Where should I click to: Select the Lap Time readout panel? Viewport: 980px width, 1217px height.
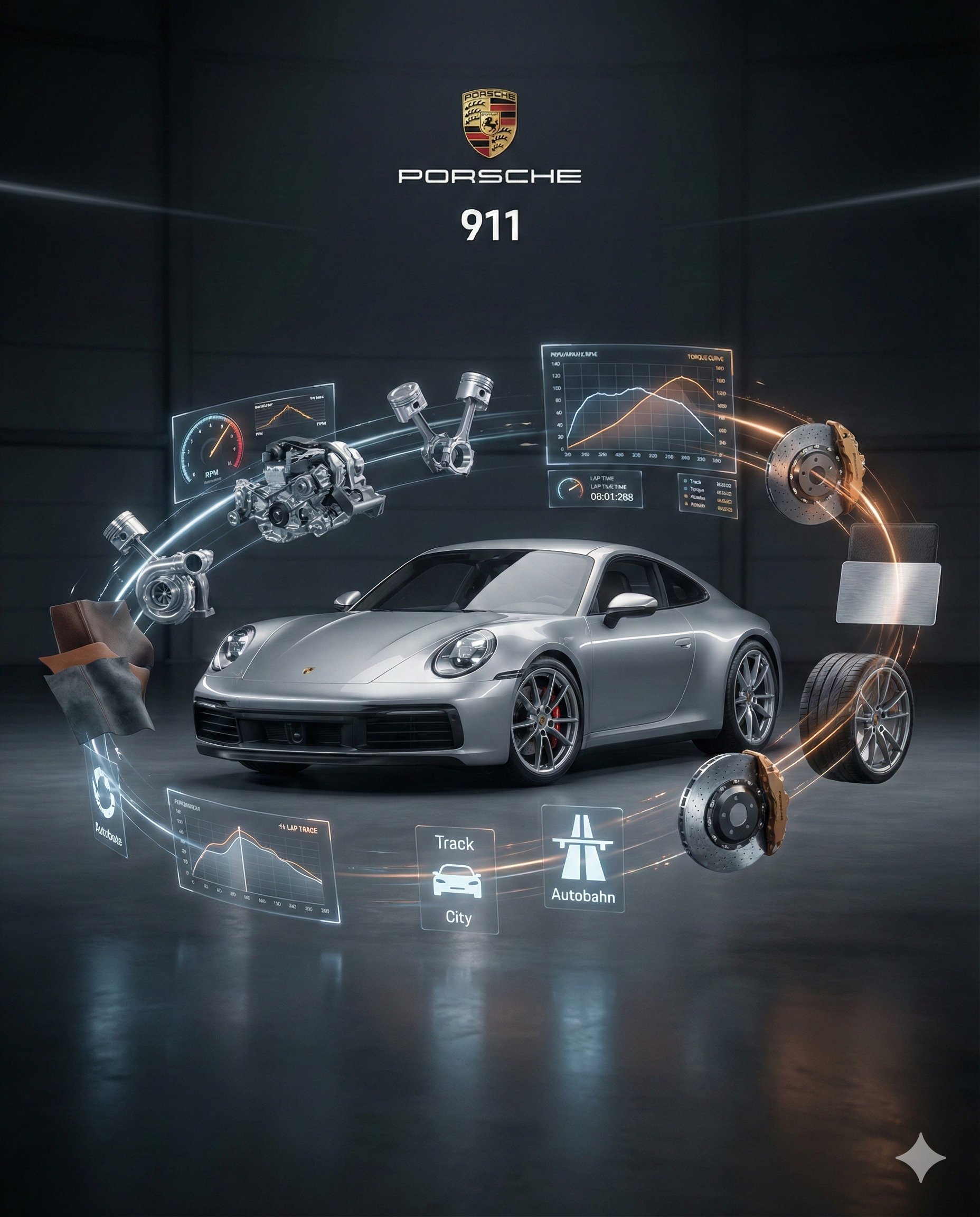(595, 489)
